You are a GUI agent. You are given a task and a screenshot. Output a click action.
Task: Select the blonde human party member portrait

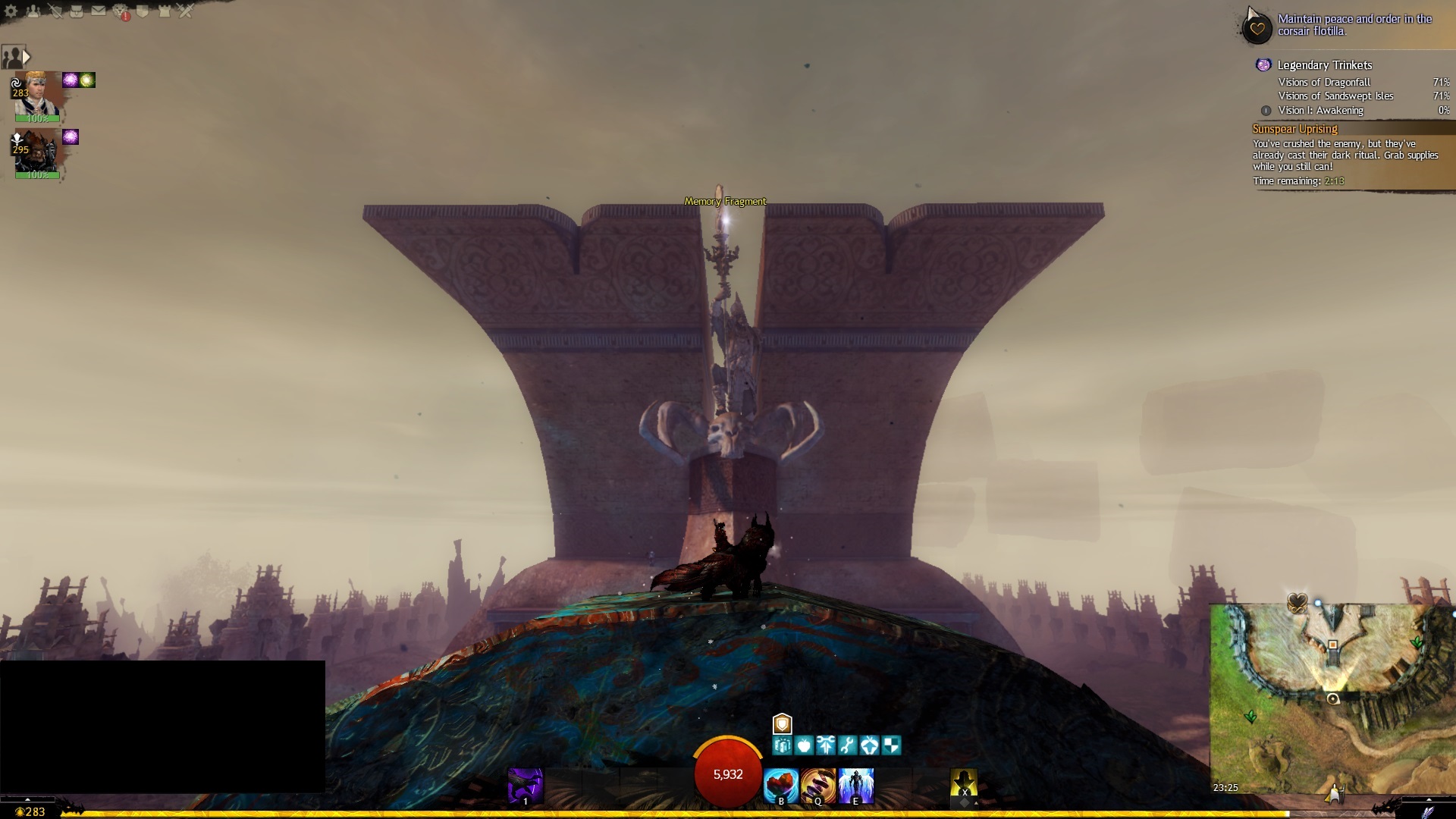point(38,93)
